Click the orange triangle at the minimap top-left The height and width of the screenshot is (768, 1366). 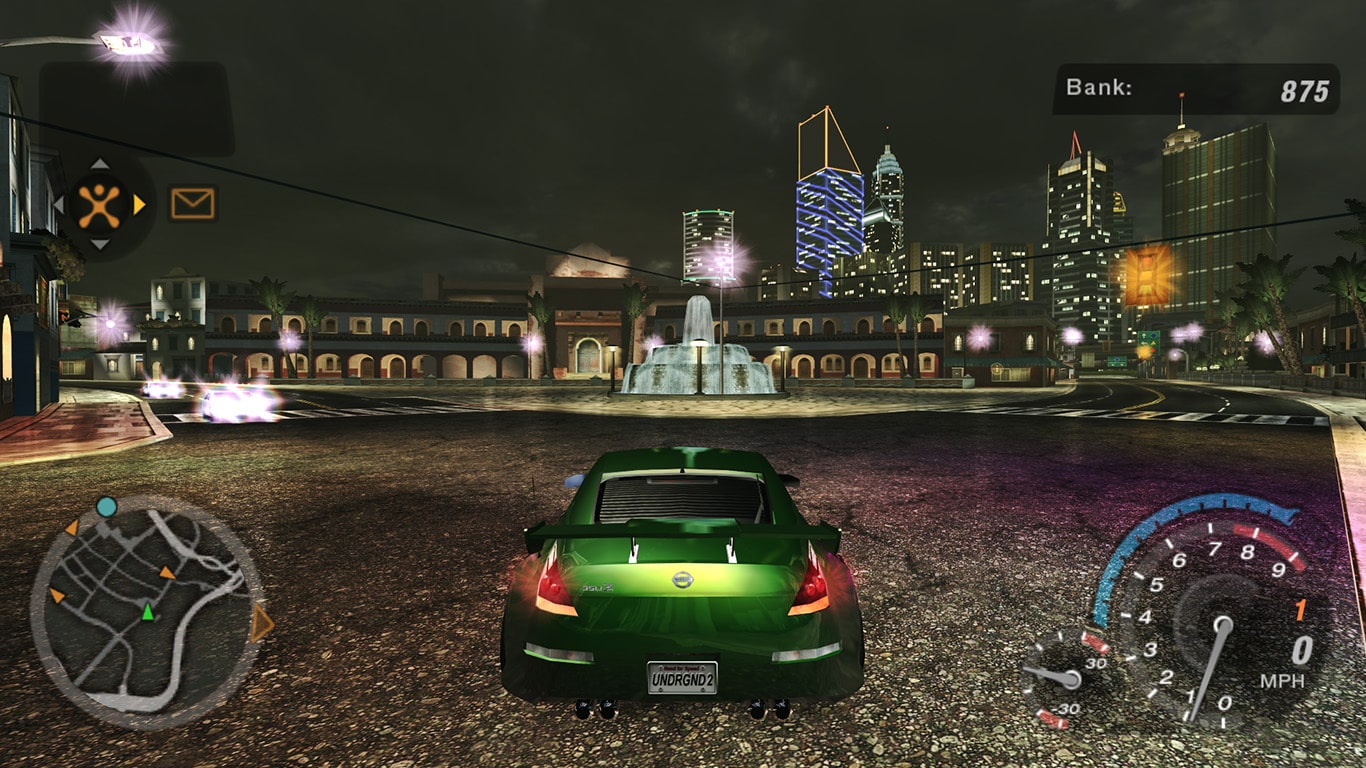(72, 529)
